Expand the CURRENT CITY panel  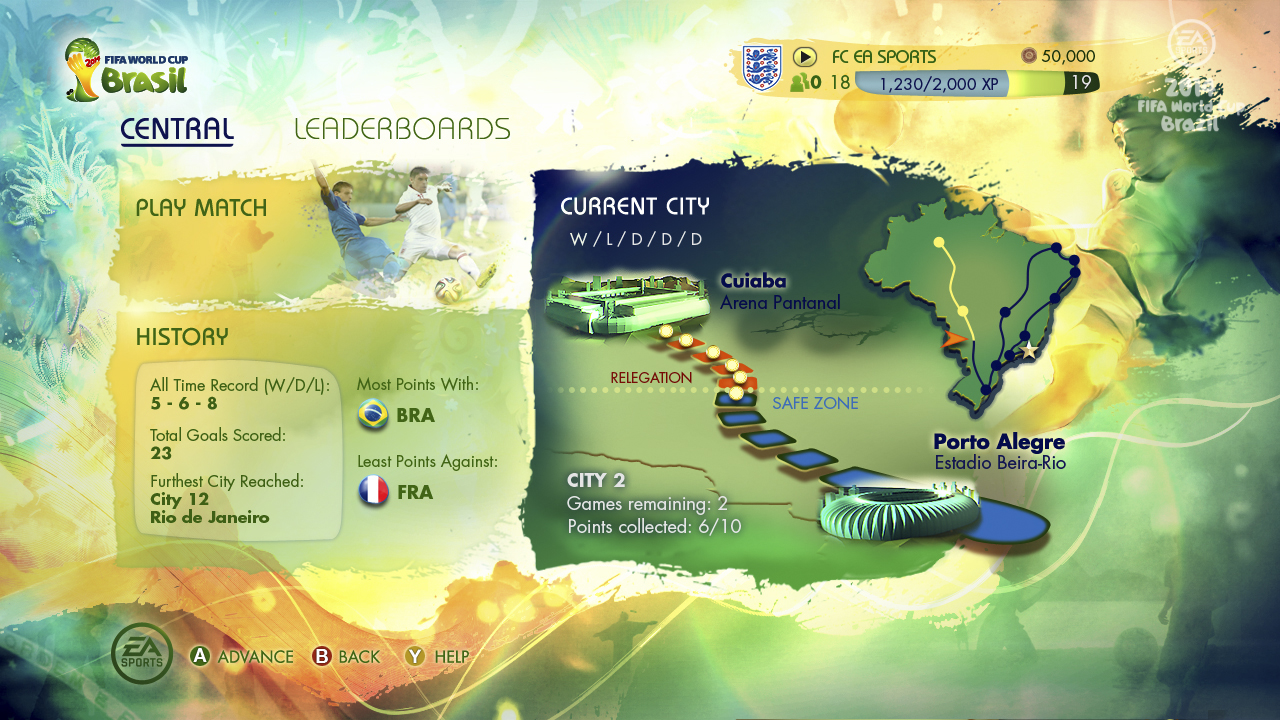[x=634, y=207]
